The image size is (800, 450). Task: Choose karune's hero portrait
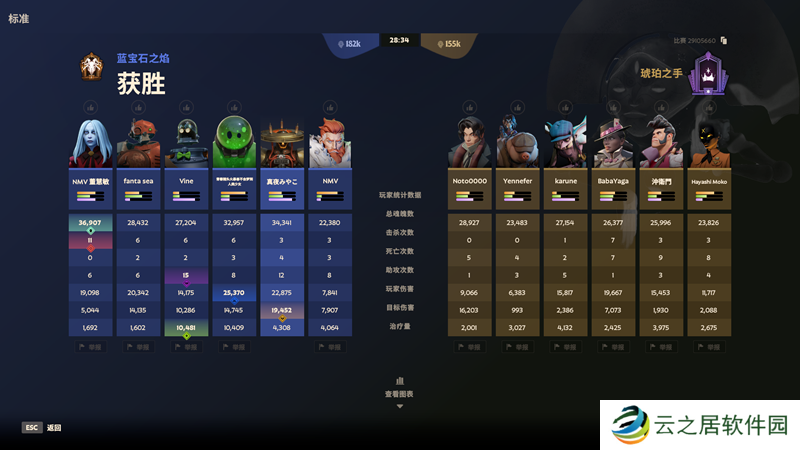(564, 143)
